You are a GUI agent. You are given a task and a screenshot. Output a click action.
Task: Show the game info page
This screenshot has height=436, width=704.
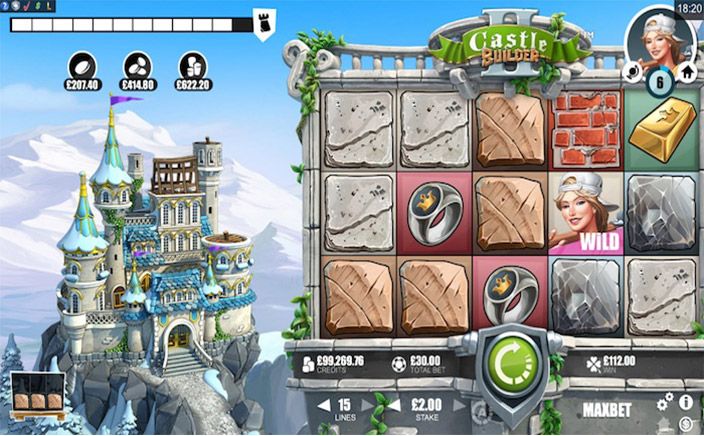tap(686, 401)
